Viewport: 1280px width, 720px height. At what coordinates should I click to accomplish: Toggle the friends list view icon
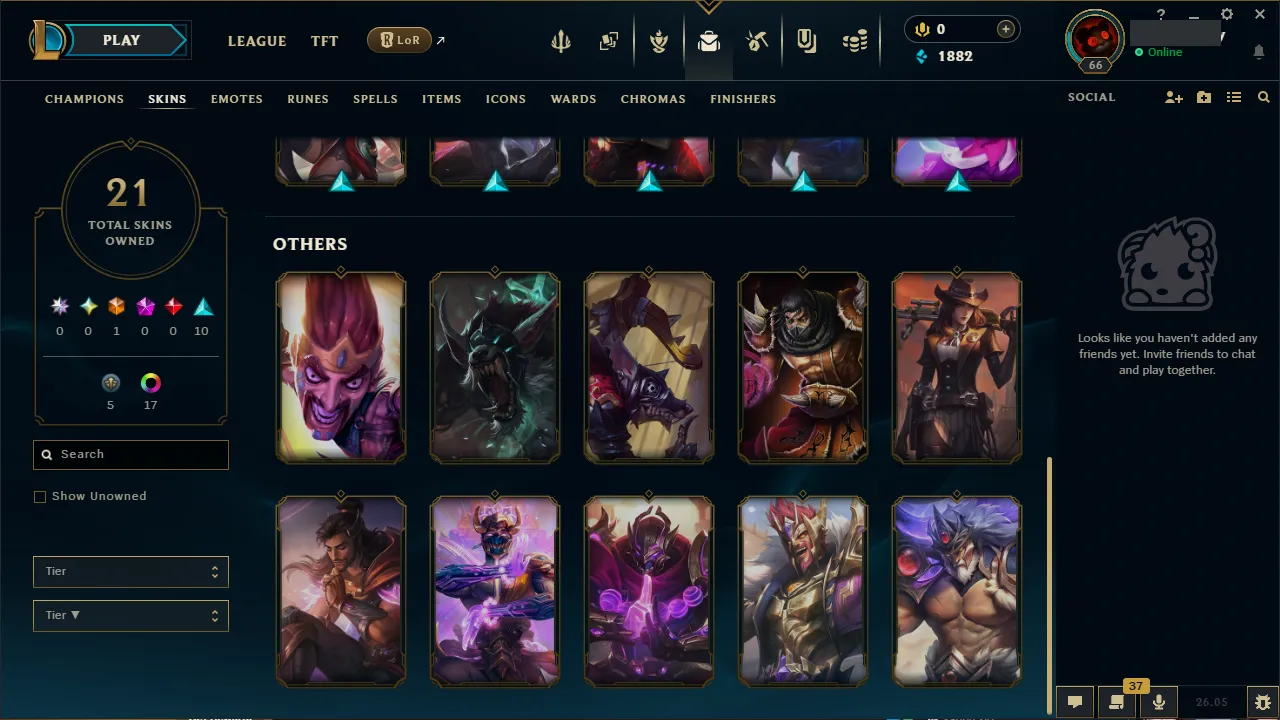pyautogui.click(x=1233, y=97)
